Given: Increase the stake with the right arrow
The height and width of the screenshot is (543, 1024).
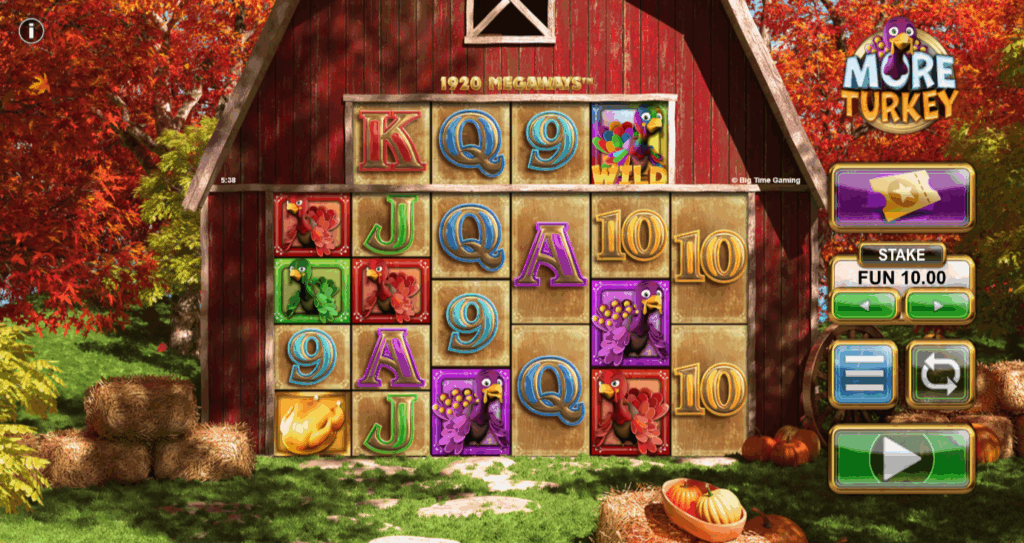Looking at the screenshot, I should click(939, 305).
